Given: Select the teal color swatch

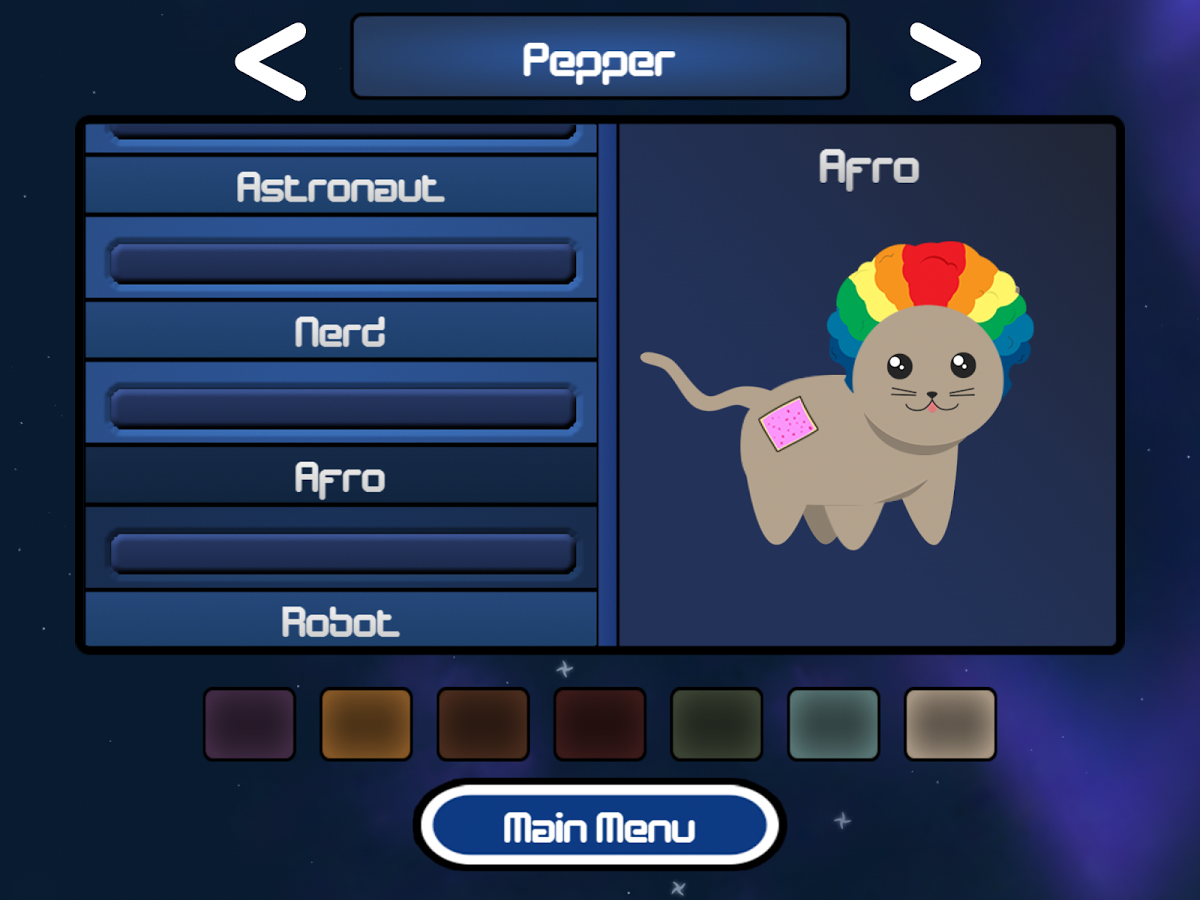Looking at the screenshot, I should tap(833, 724).
